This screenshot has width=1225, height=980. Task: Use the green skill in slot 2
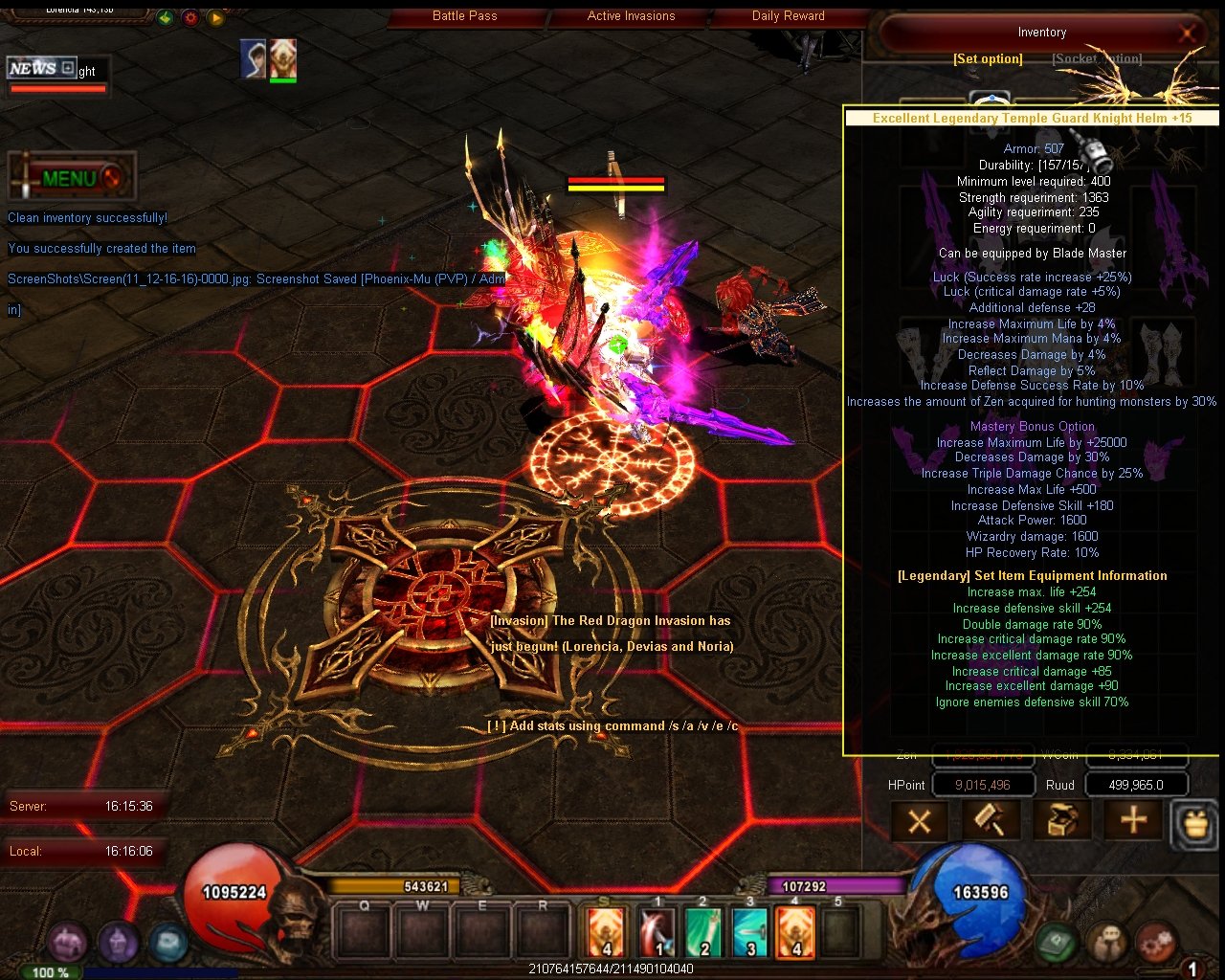(x=703, y=932)
